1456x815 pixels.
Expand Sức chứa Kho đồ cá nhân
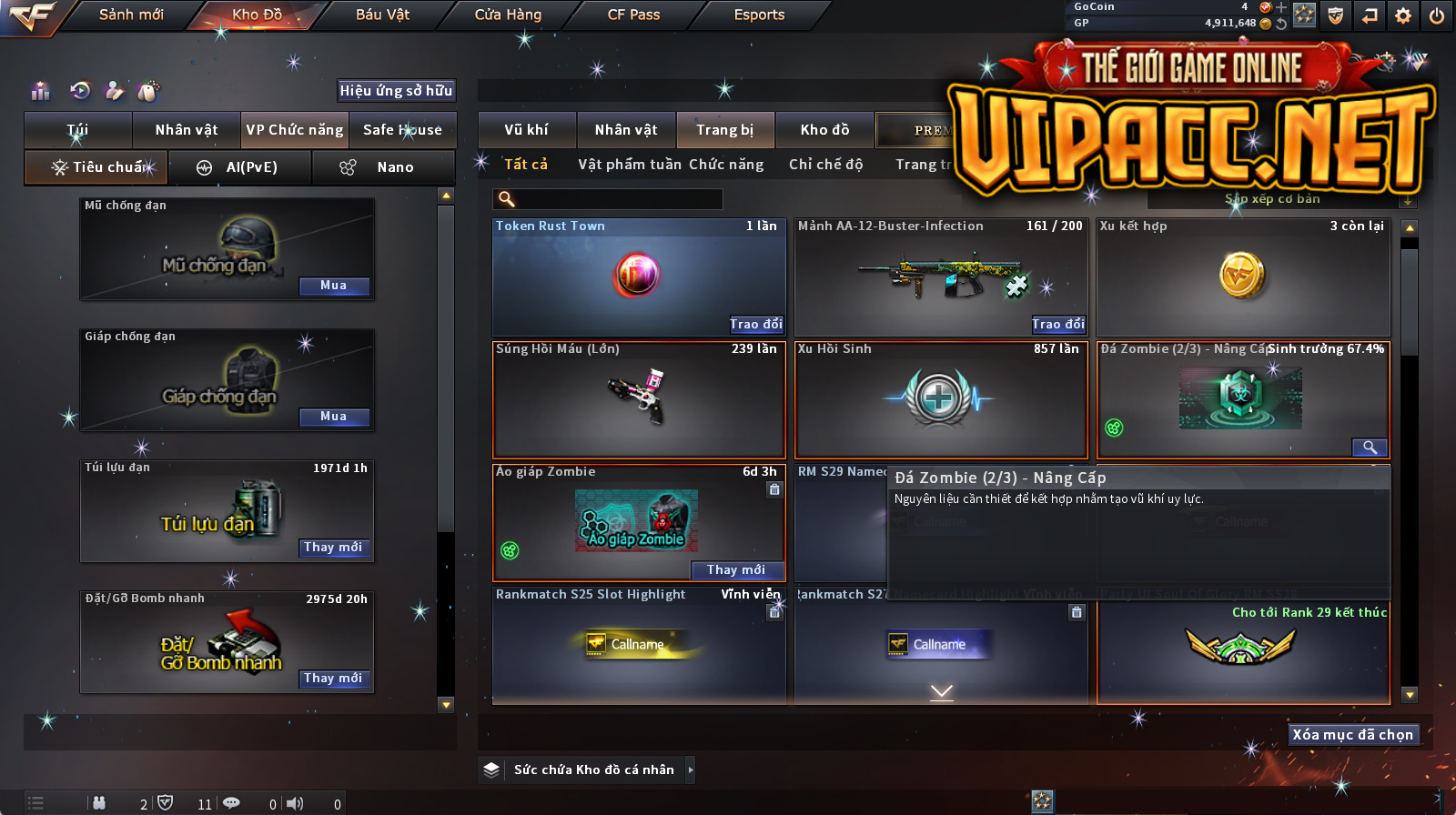(690, 770)
